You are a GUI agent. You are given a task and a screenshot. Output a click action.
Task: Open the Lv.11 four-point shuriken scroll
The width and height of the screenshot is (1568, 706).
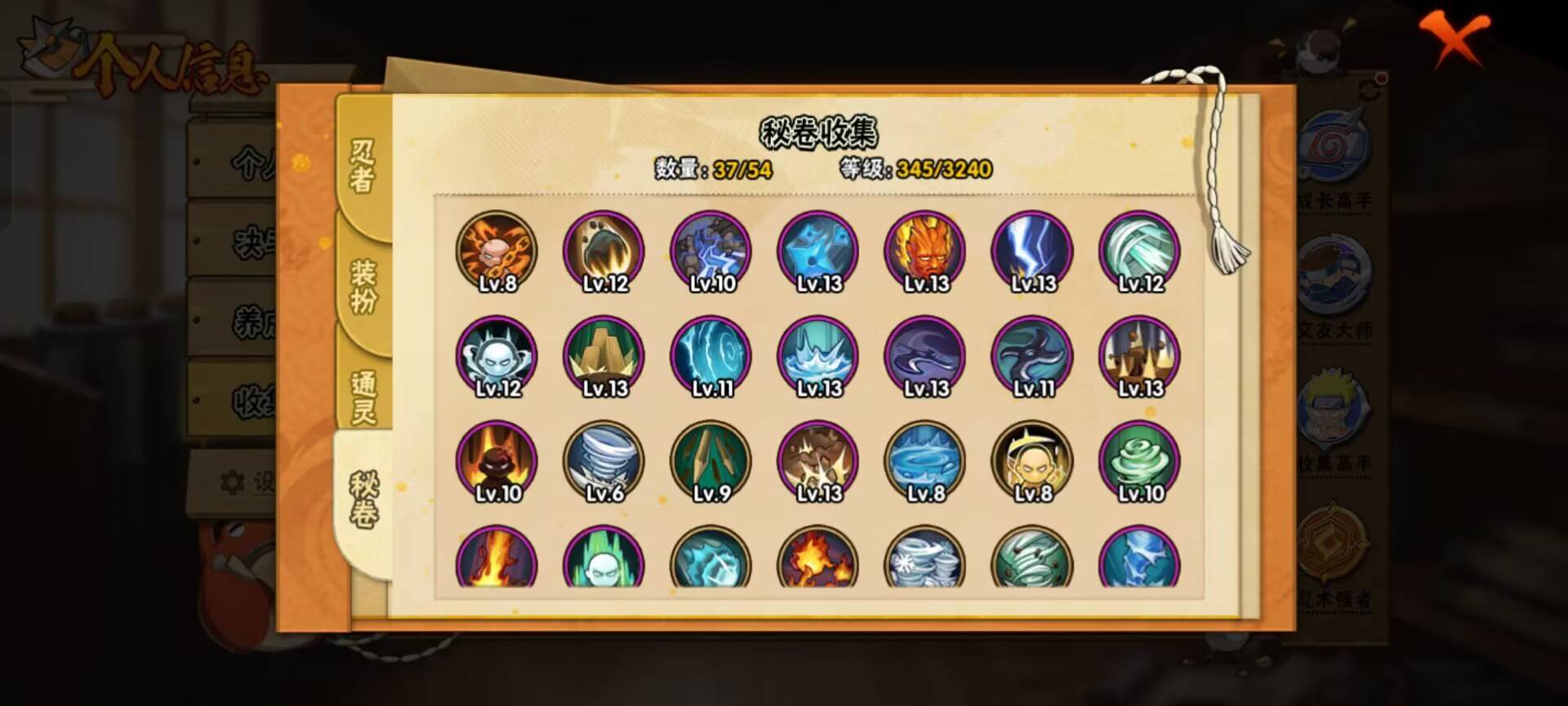click(x=1033, y=357)
